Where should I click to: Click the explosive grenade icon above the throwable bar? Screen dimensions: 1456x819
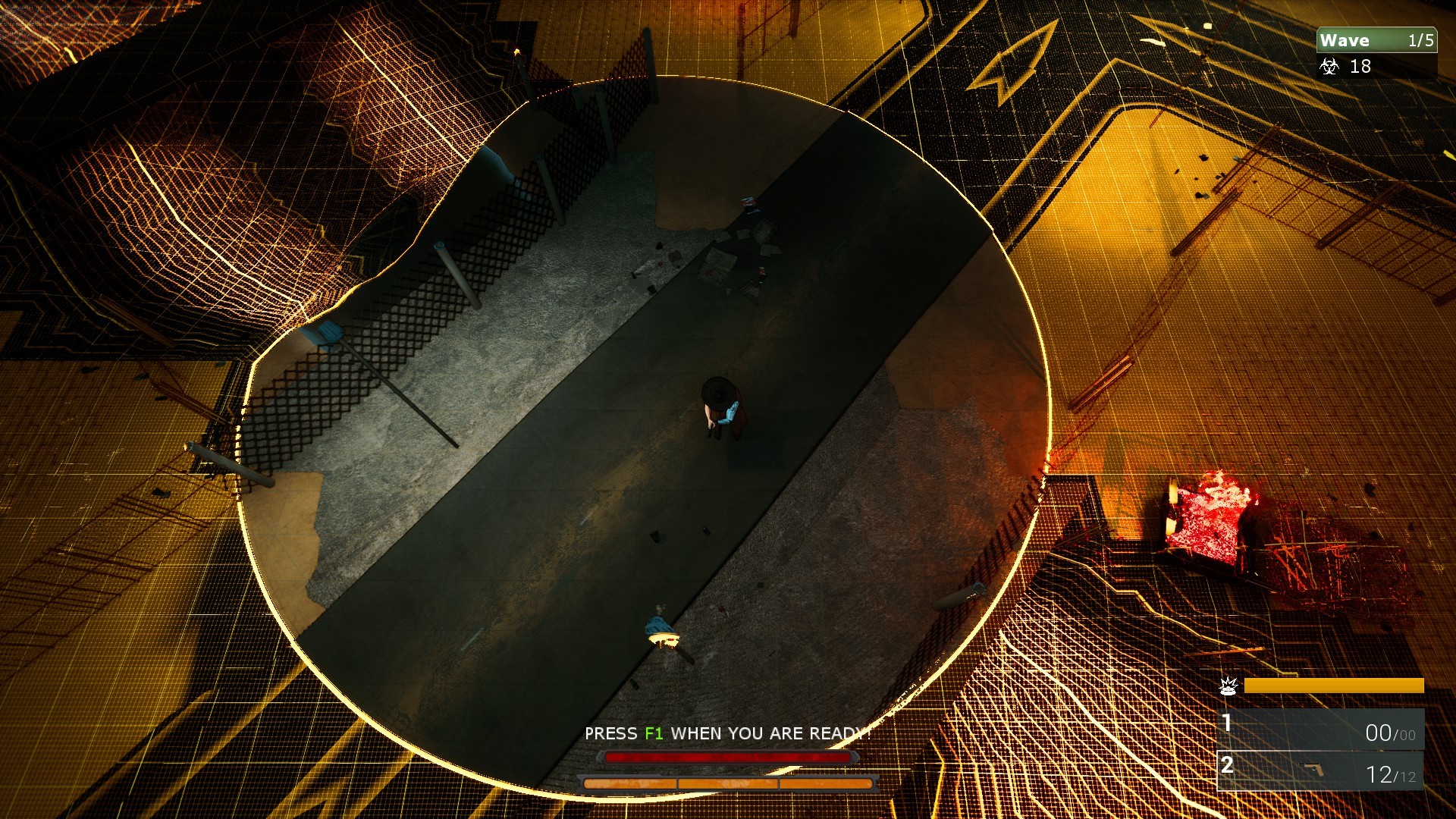[1229, 686]
